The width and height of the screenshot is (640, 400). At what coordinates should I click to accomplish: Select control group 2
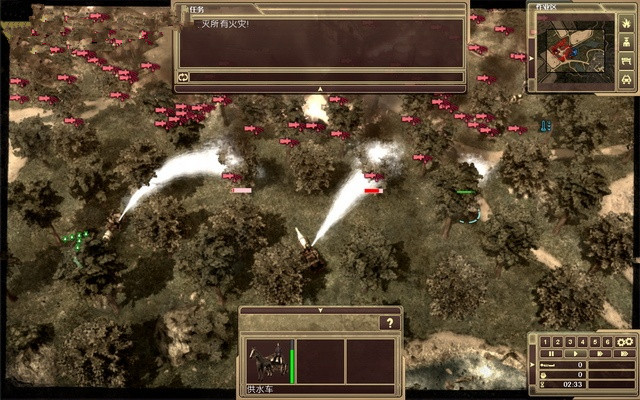tap(558, 341)
